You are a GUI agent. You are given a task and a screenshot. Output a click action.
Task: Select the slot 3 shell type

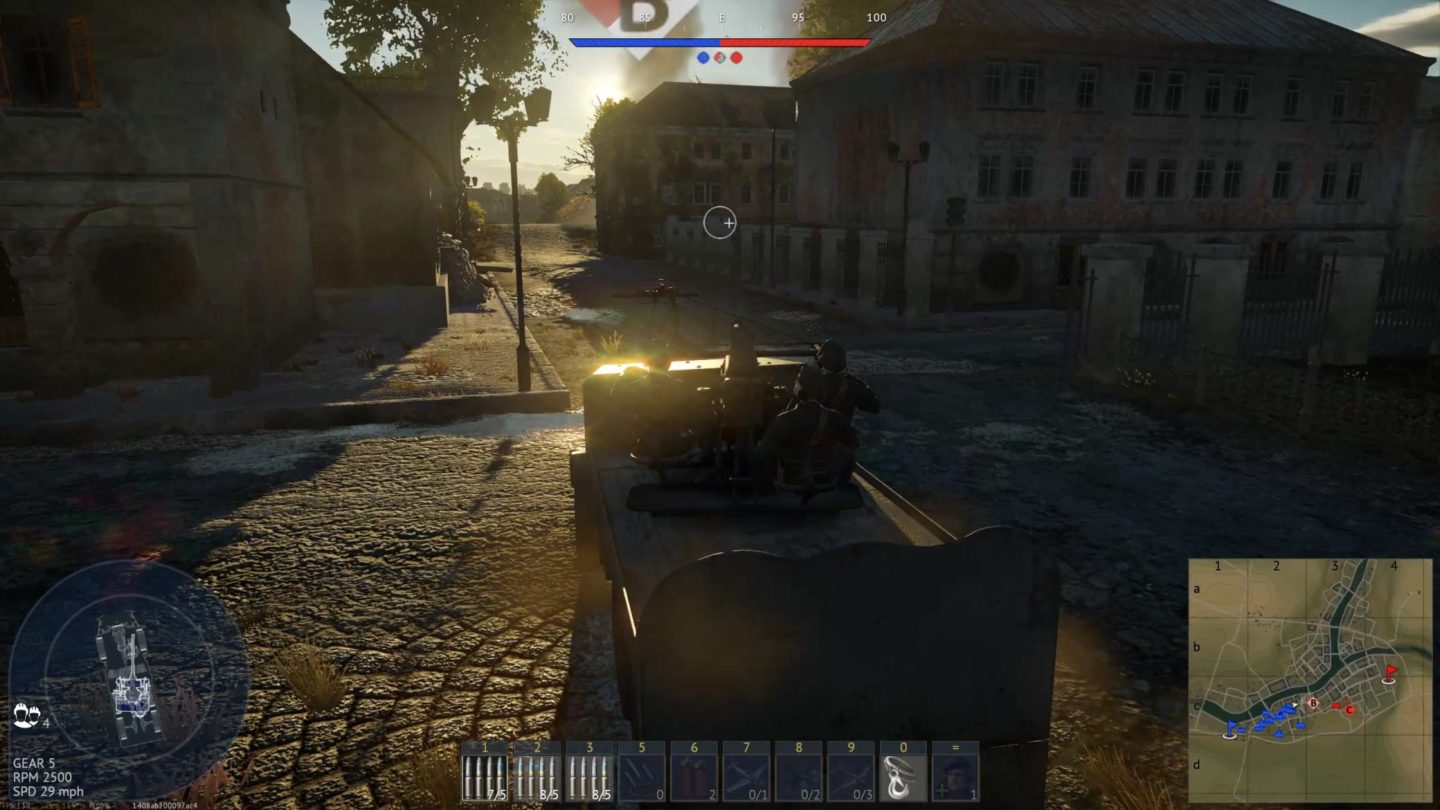coord(588,772)
